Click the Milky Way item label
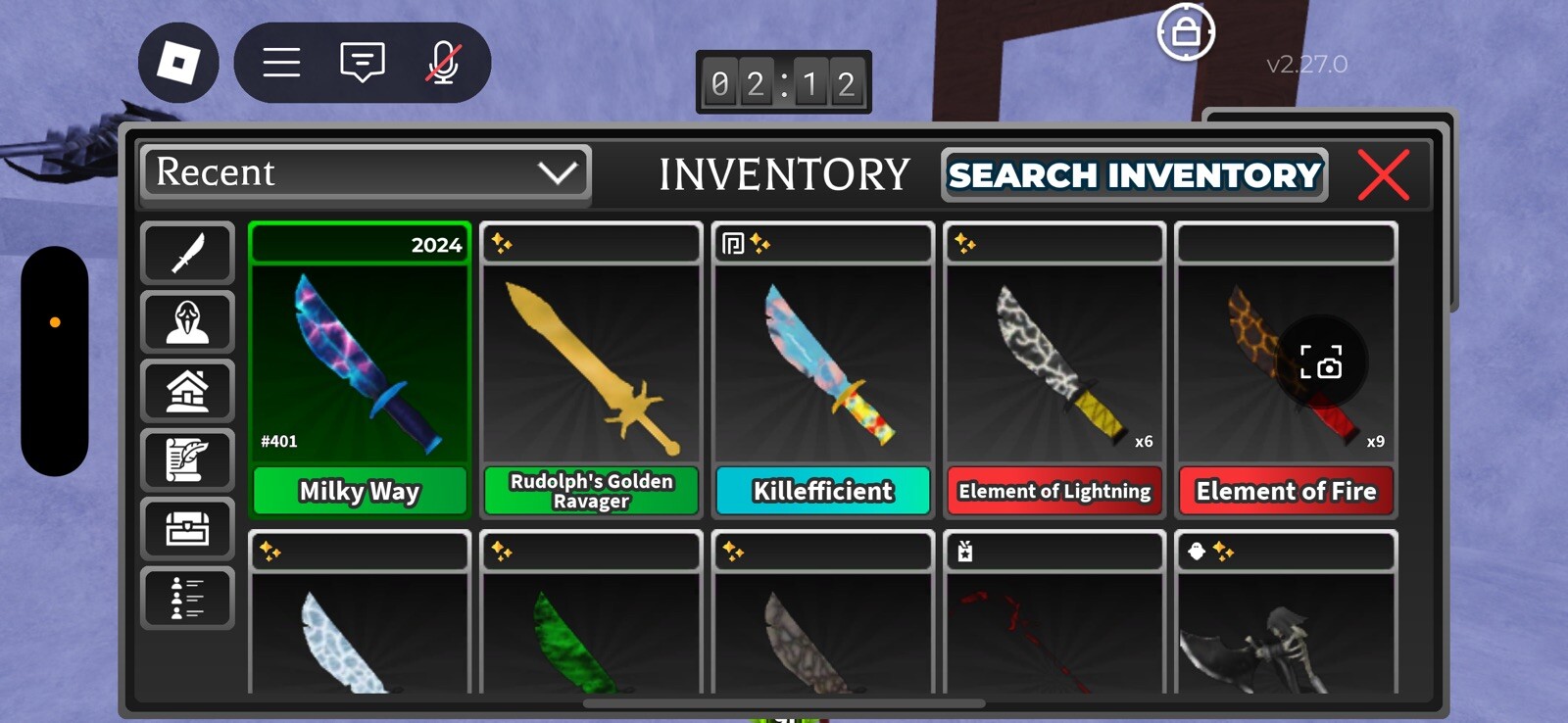The image size is (1568, 723). [x=359, y=491]
